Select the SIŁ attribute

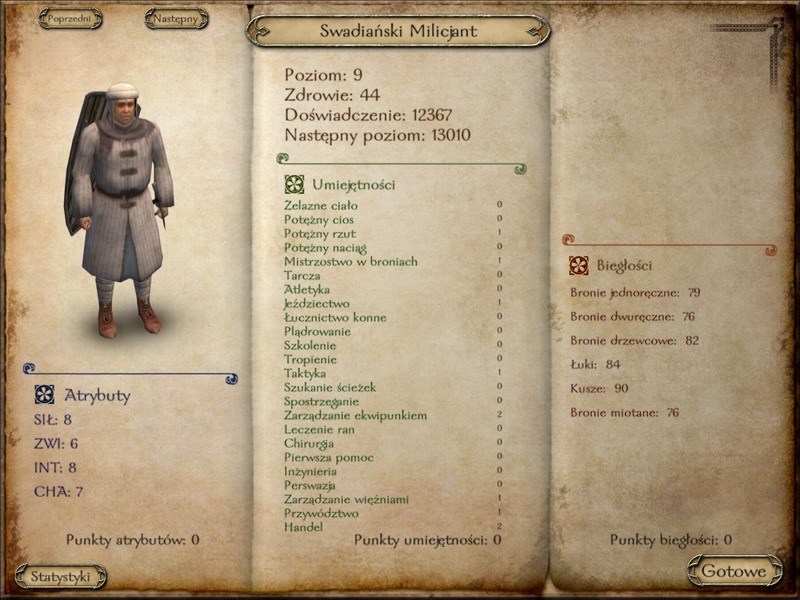(53, 420)
